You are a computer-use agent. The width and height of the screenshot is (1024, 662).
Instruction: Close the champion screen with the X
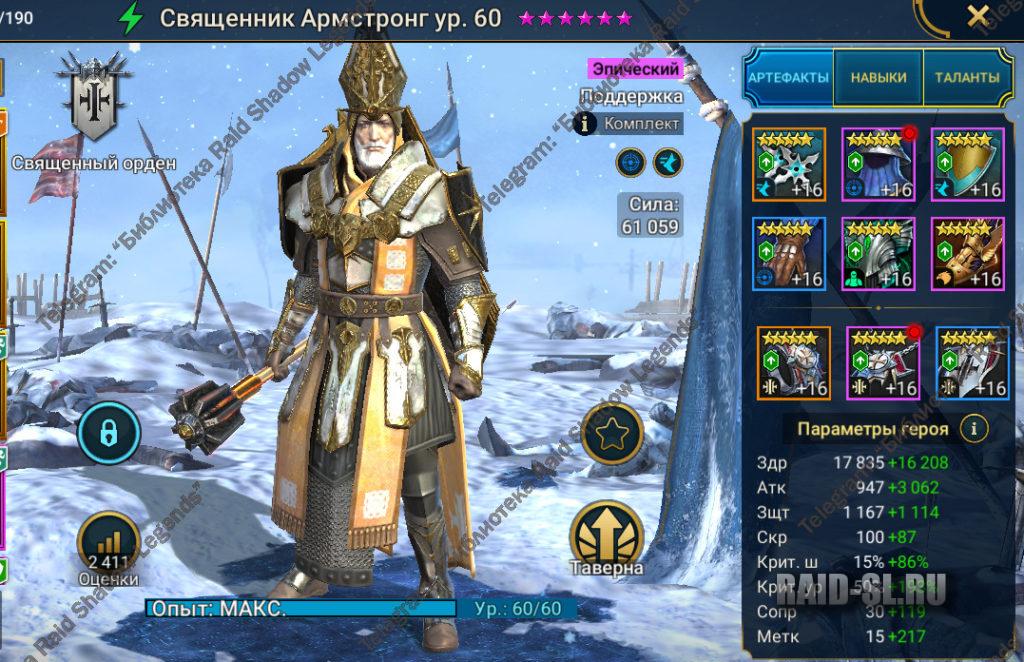point(978,15)
